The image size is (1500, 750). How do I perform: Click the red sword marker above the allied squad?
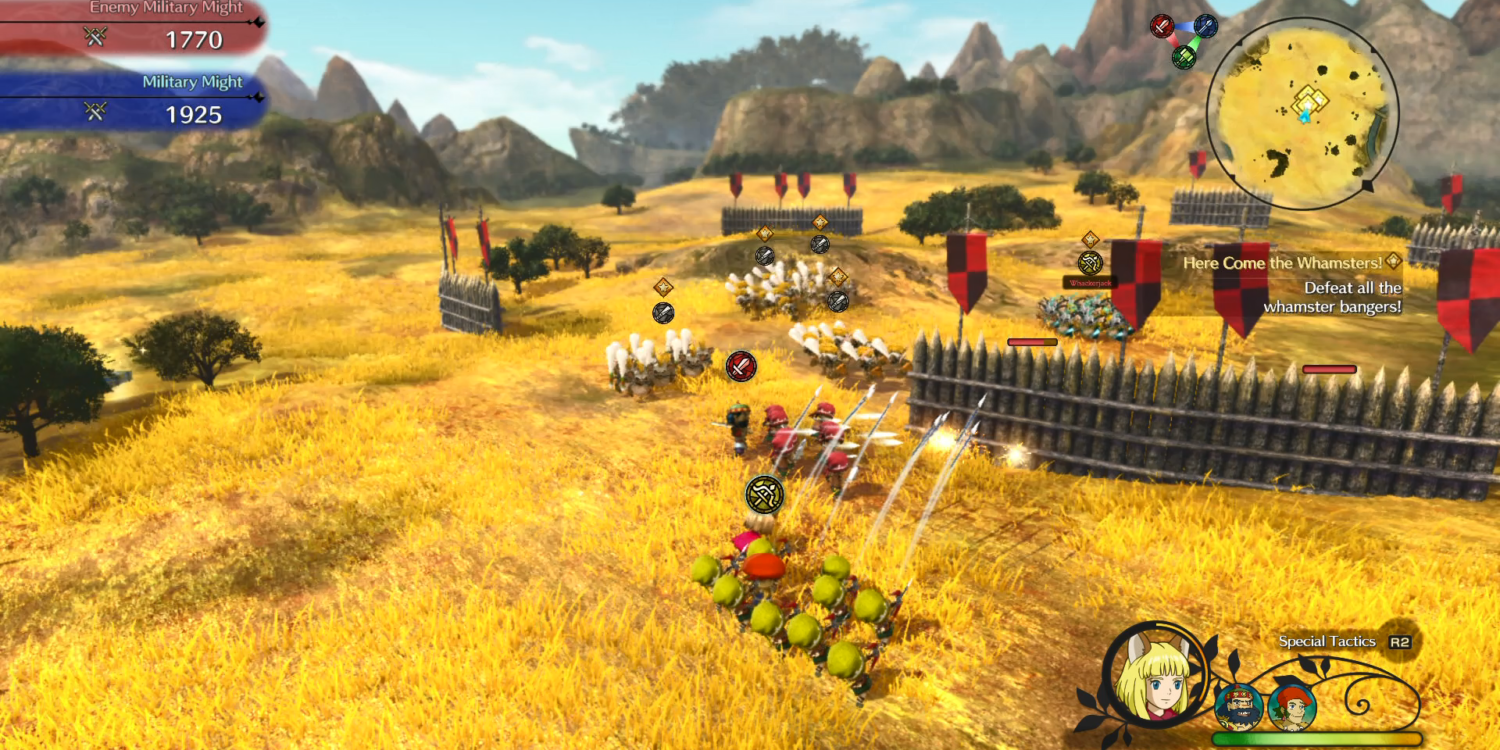pyautogui.click(x=741, y=366)
